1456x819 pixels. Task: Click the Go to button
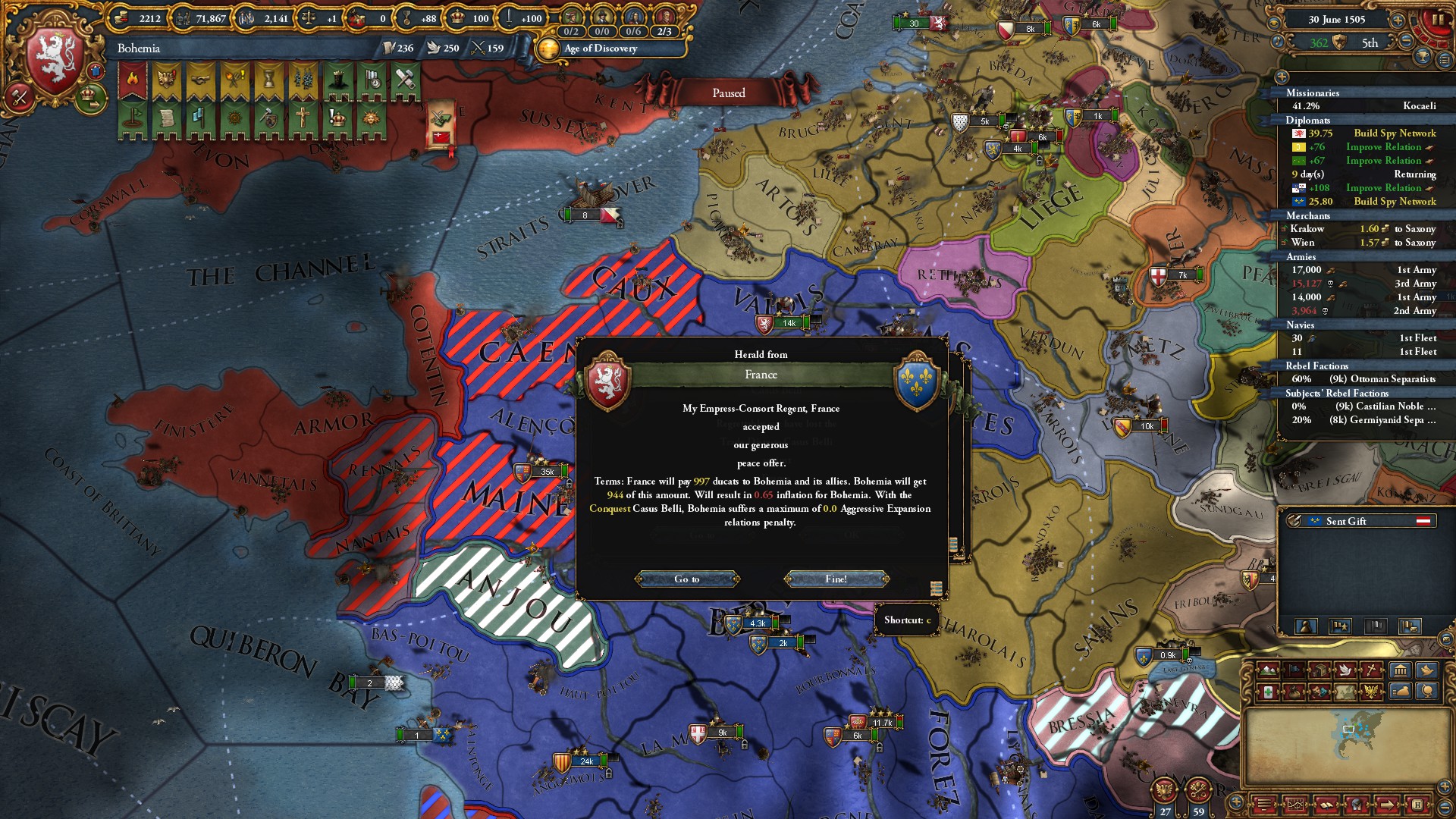click(687, 579)
